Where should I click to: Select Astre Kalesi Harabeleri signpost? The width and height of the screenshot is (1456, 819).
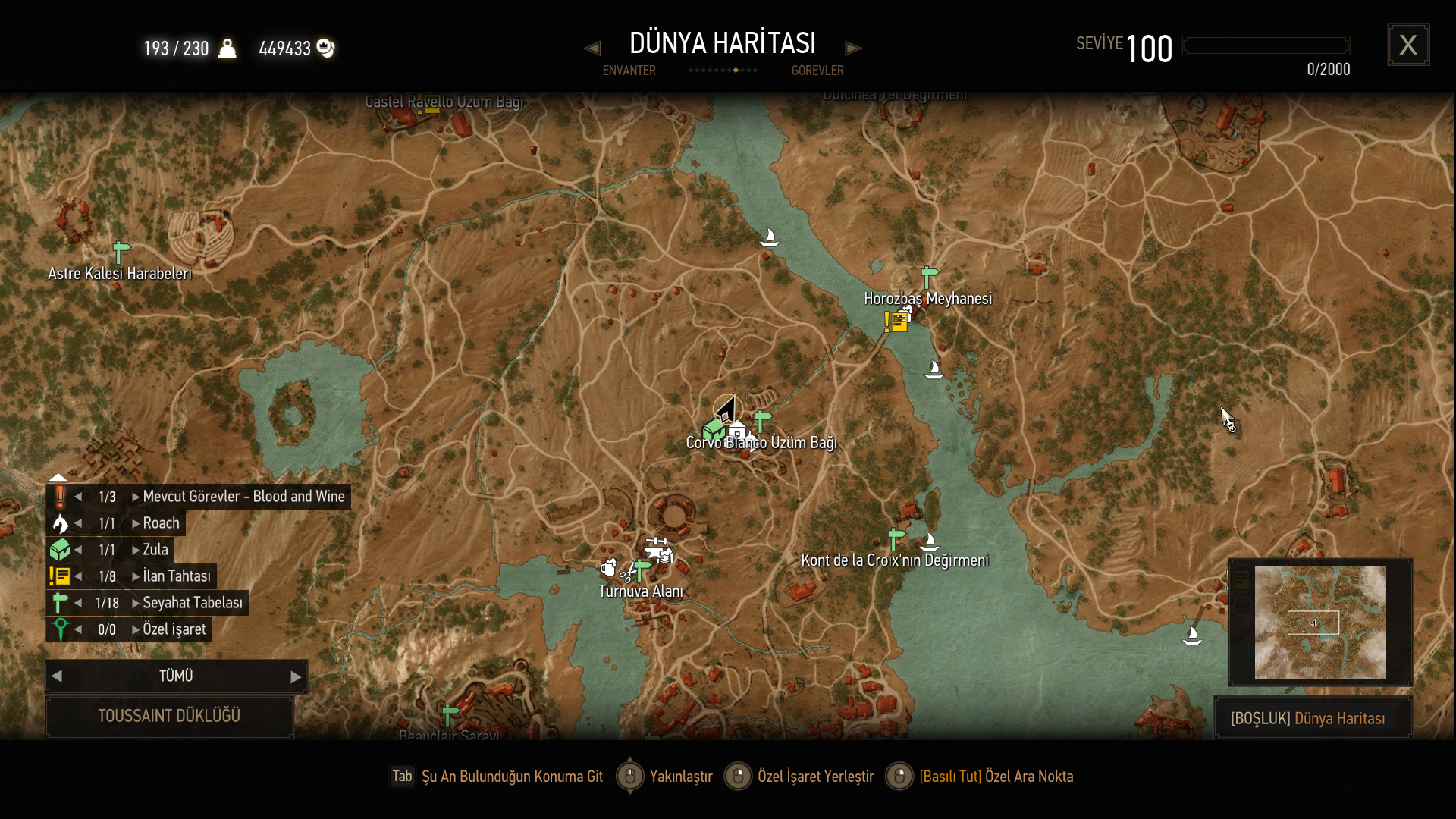pyautogui.click(x=120, y=252)
